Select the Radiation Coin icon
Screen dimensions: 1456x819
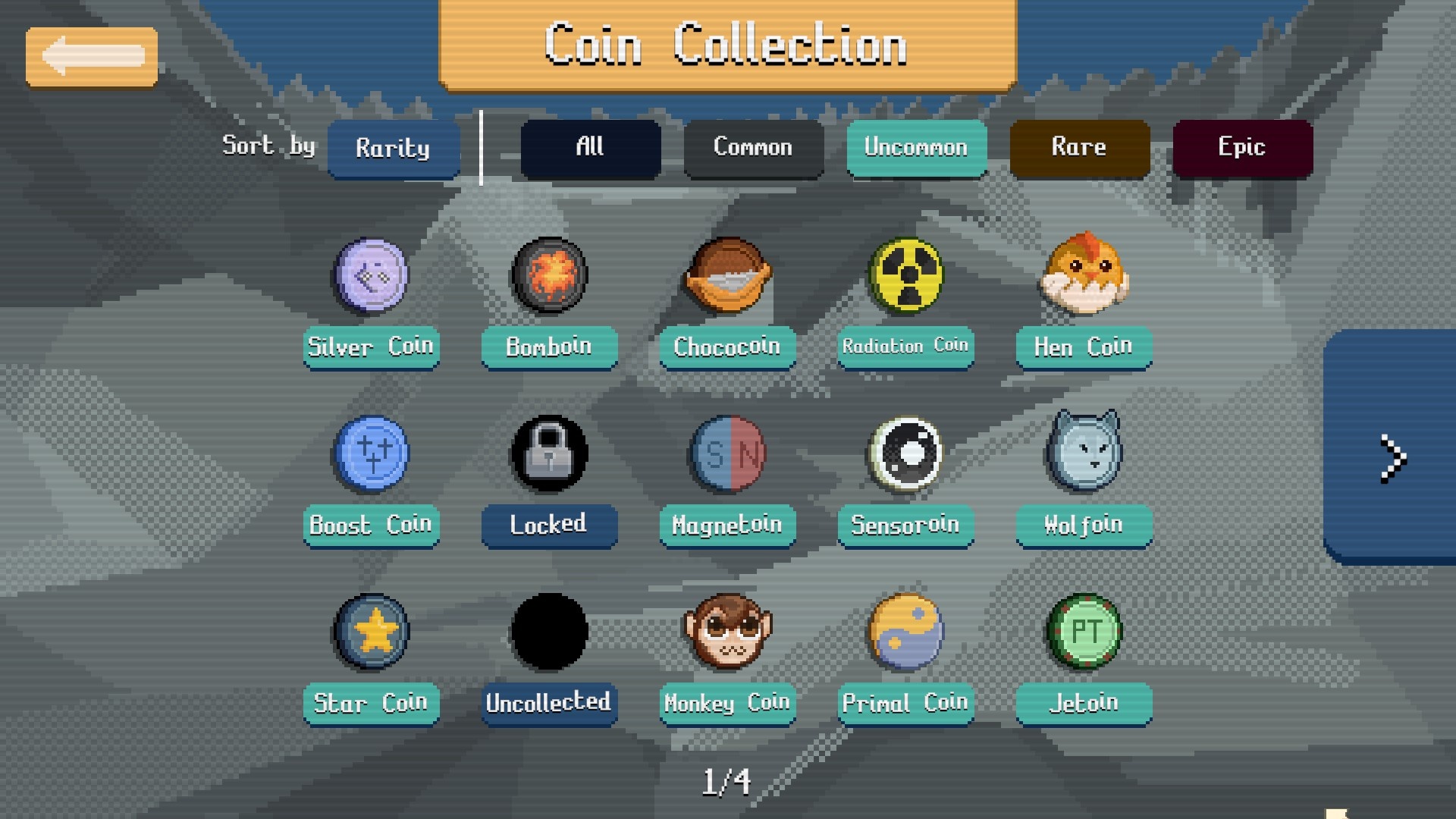point(905,277)
